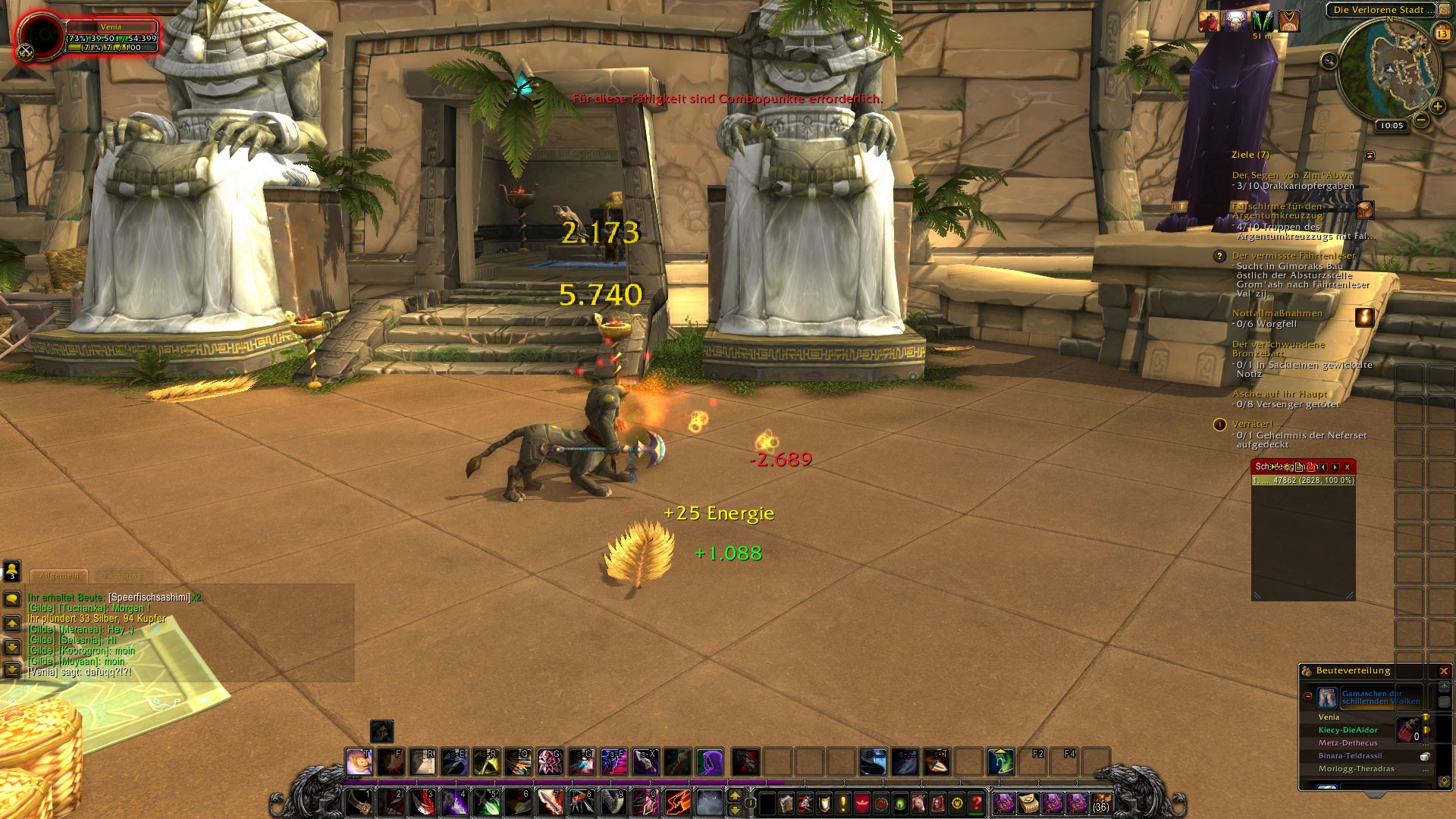Click the minimap of Die Verlorene Stadt

pos(1389,68)
